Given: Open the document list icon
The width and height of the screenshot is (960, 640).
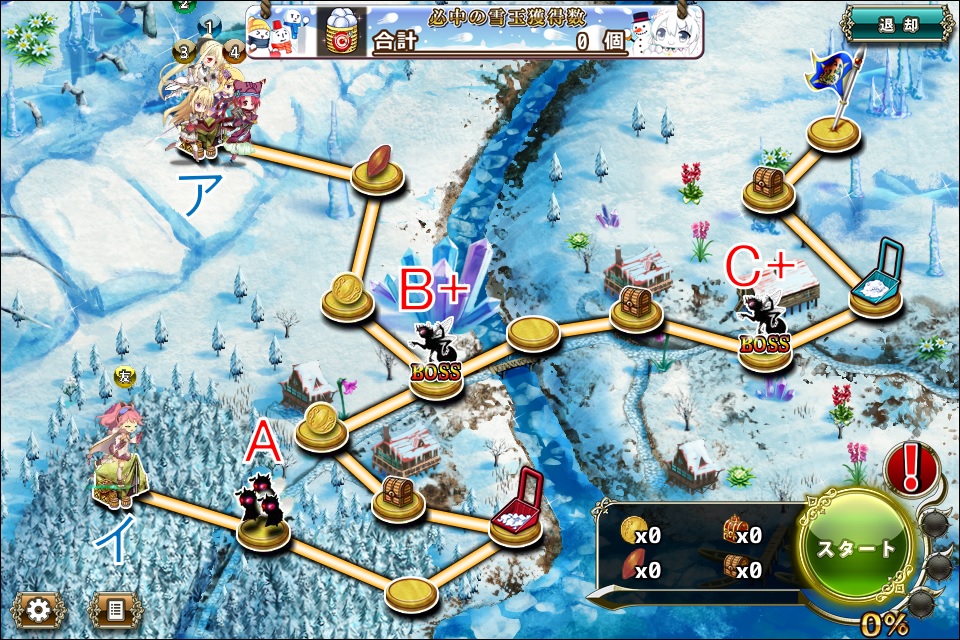Looking at the screenshot, I should click(x=115, y=609).
